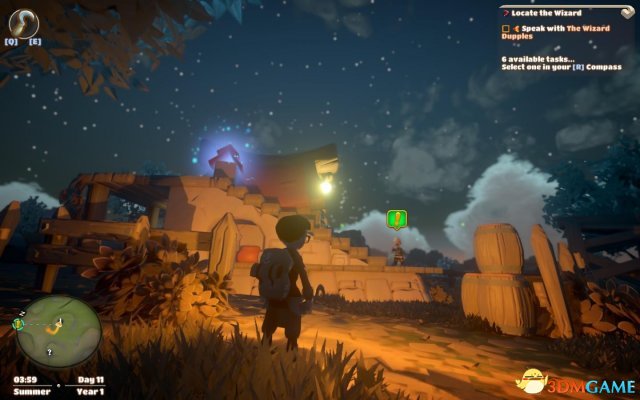Click the green quest marker on minimap edge
This screenshot has height=400, width=640.
pyautogui.click(x=18, y=324)
